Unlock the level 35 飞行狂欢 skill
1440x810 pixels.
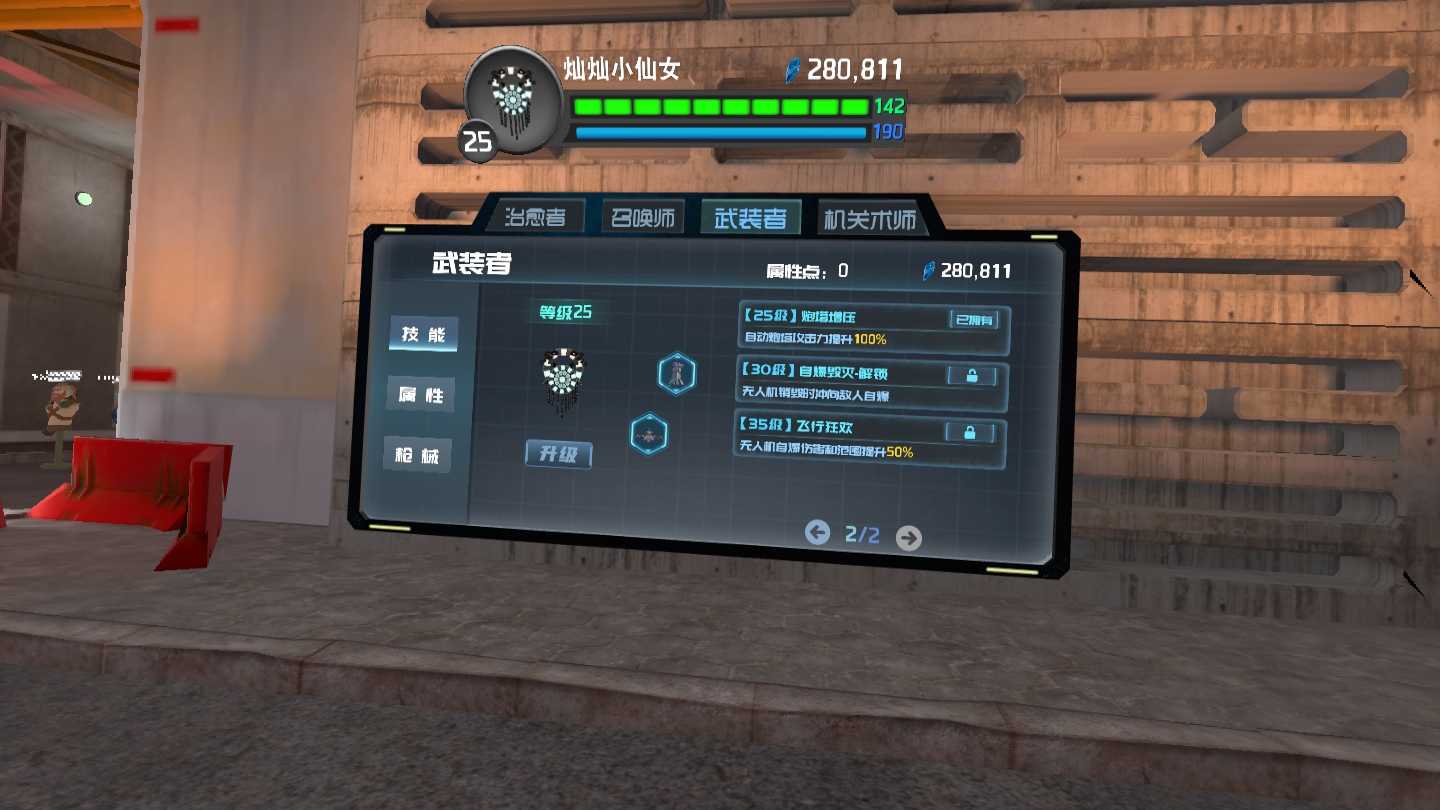click(969, 432)
